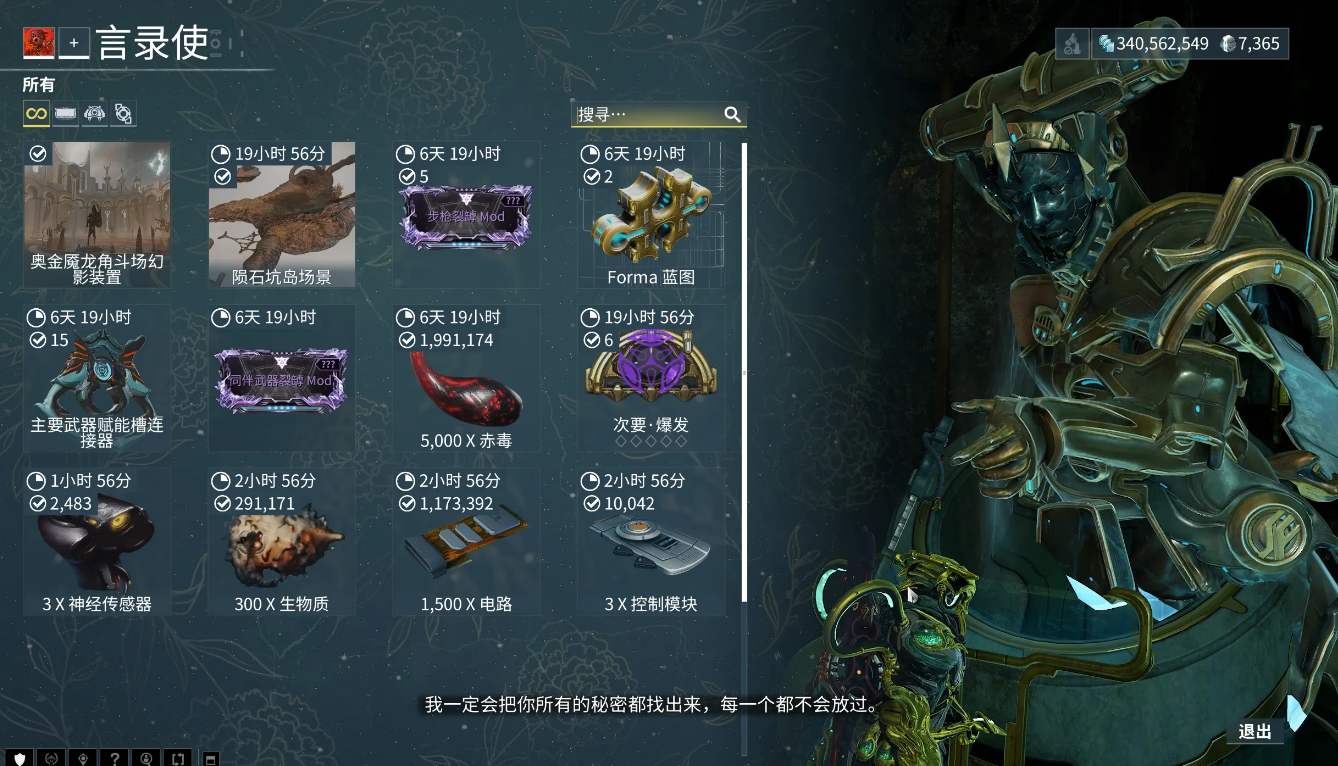This screenshot has width=1338, height=766.
Task: Click the owned checkmark on 陨石坑岛场景
Action: point(222,175)
